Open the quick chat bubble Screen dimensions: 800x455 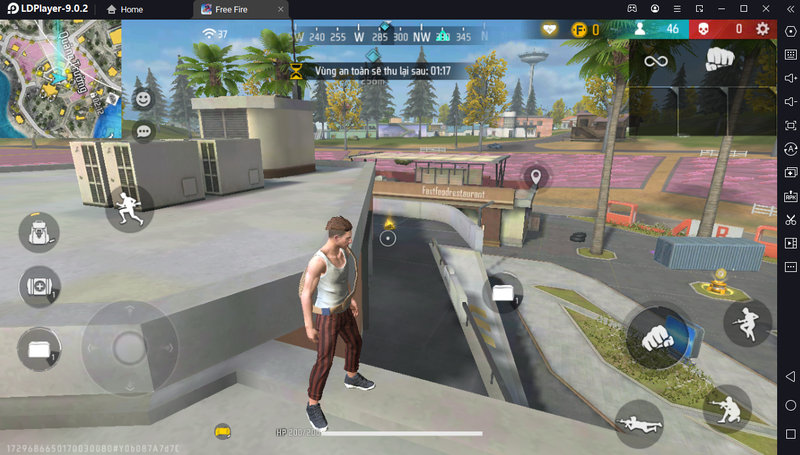pos(144,131)
